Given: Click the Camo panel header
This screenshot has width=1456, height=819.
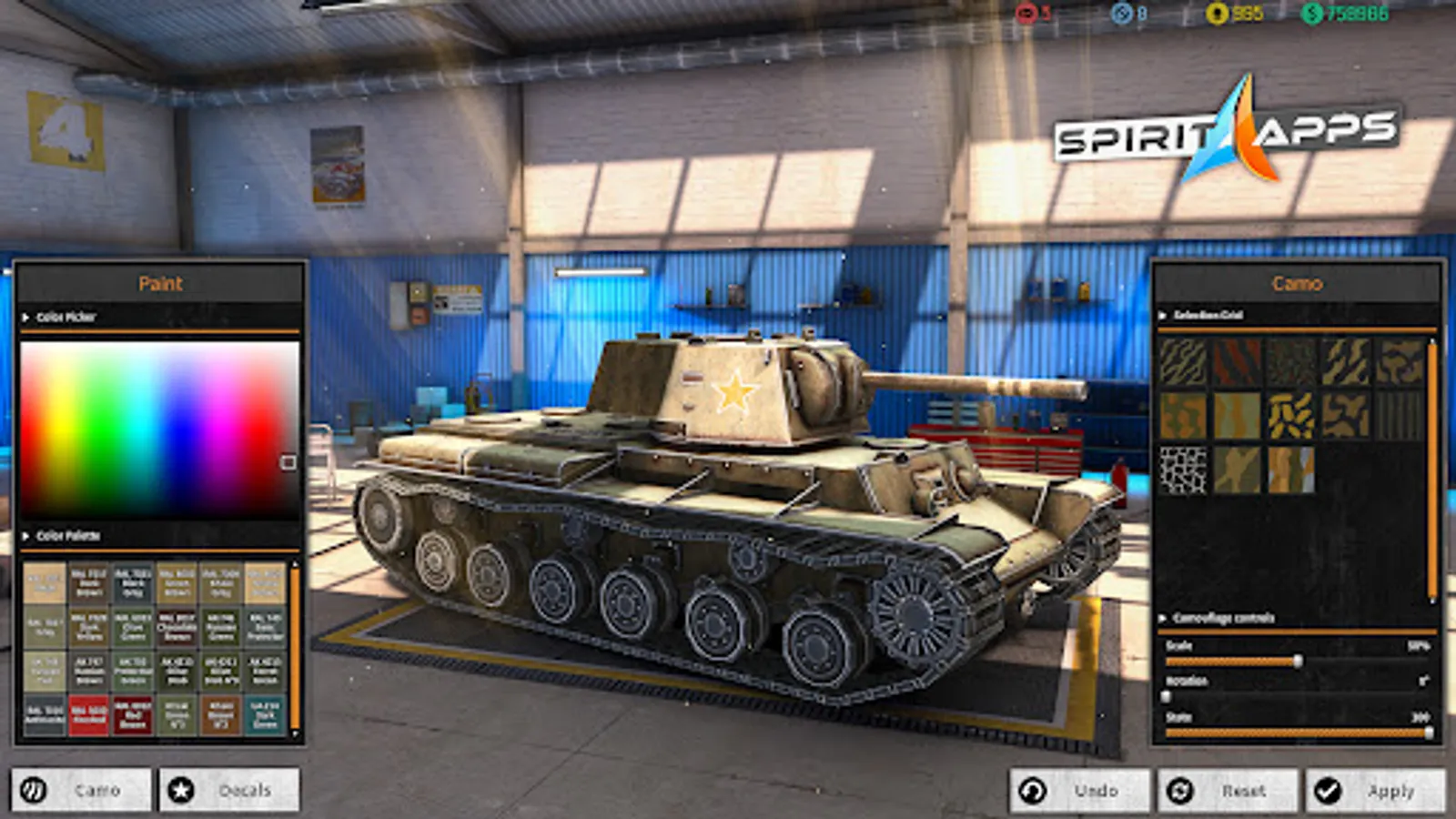Looking at the screenshot, I should pos(1299,284).
